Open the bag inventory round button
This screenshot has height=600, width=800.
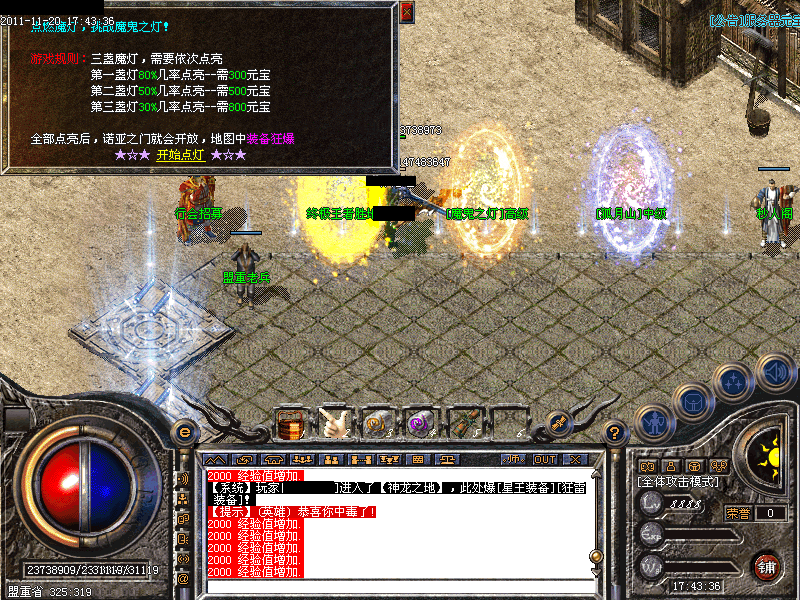click(691, 401)
